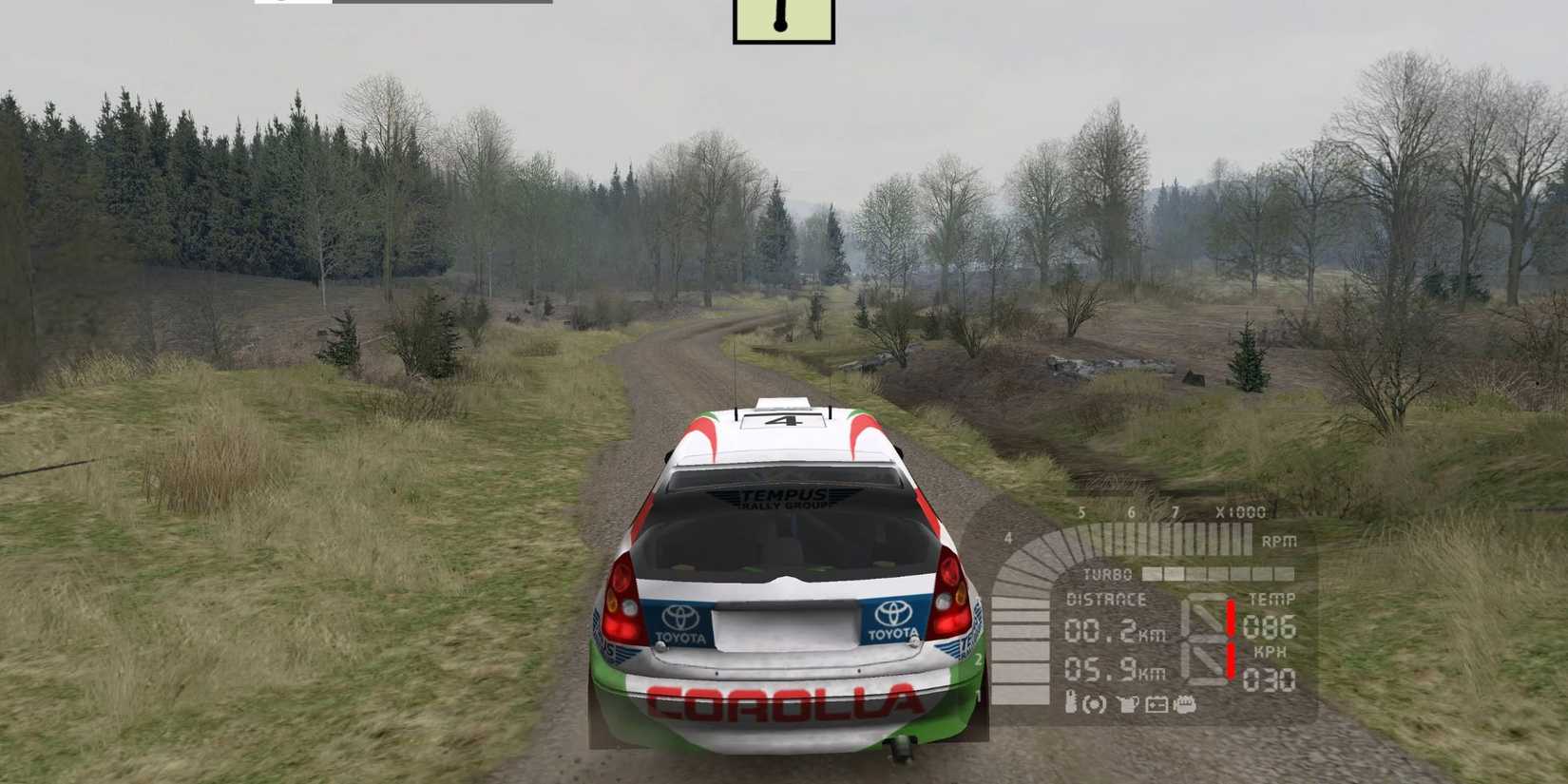Click the oil can warning icon
The width and height of the screenshot is (1568, 784).
[x=1129, y=703]
